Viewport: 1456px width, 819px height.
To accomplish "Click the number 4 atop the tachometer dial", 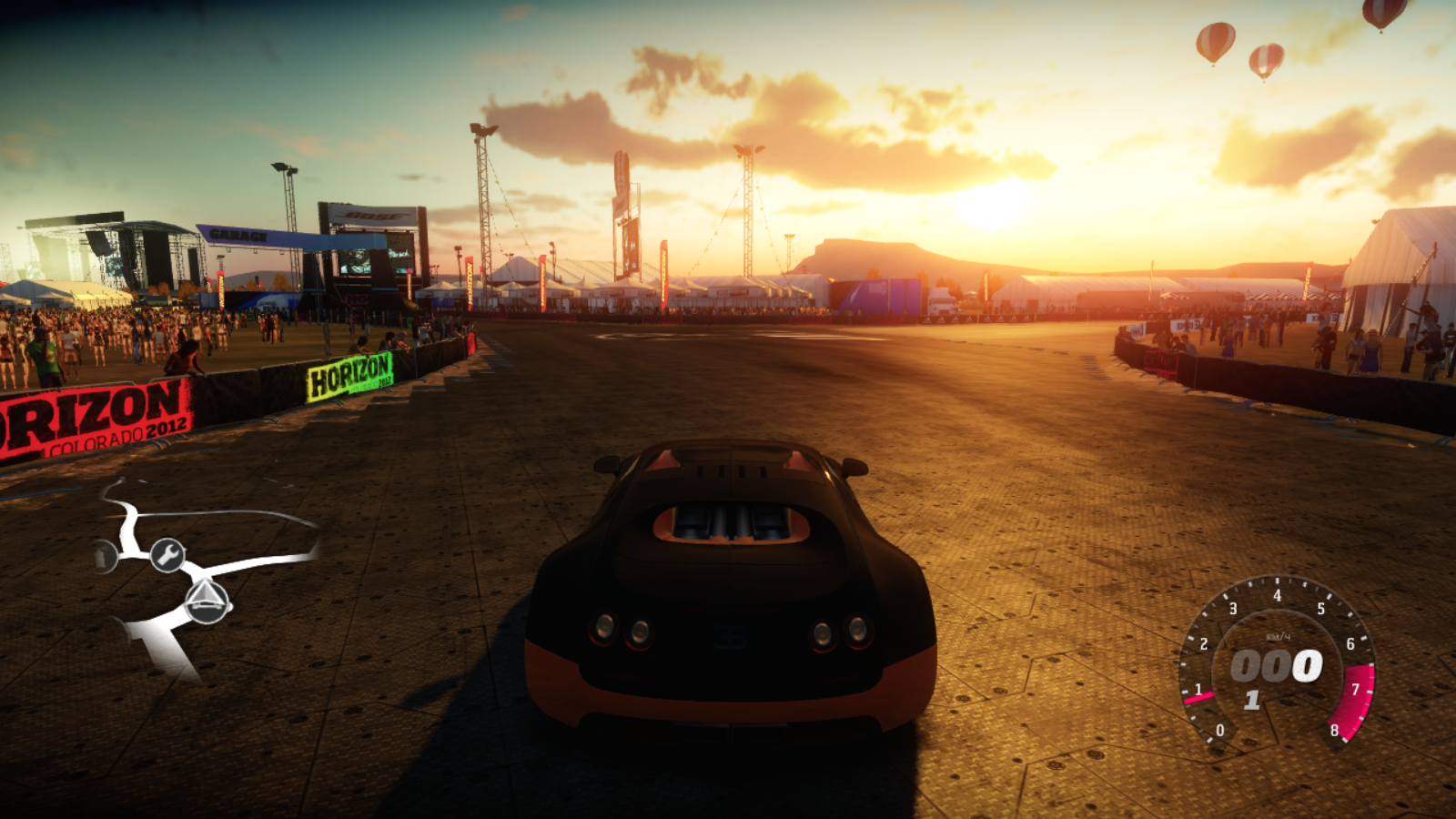I will tap(1278, 594).
